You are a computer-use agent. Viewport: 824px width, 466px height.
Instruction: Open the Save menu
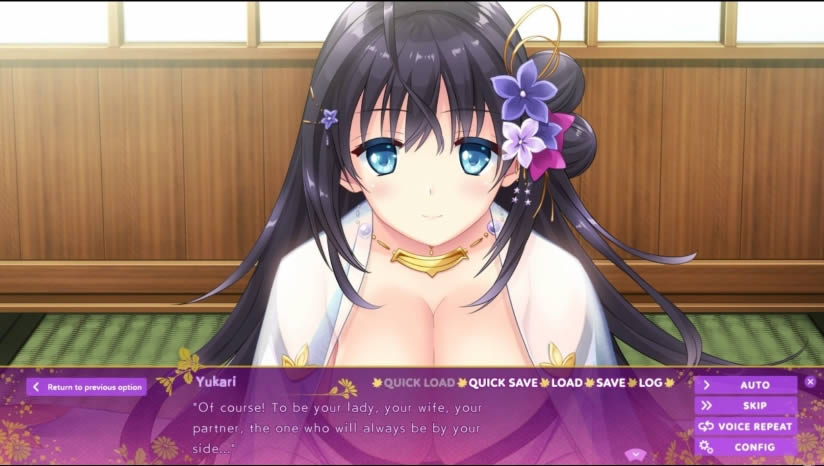tap(611, 382)
